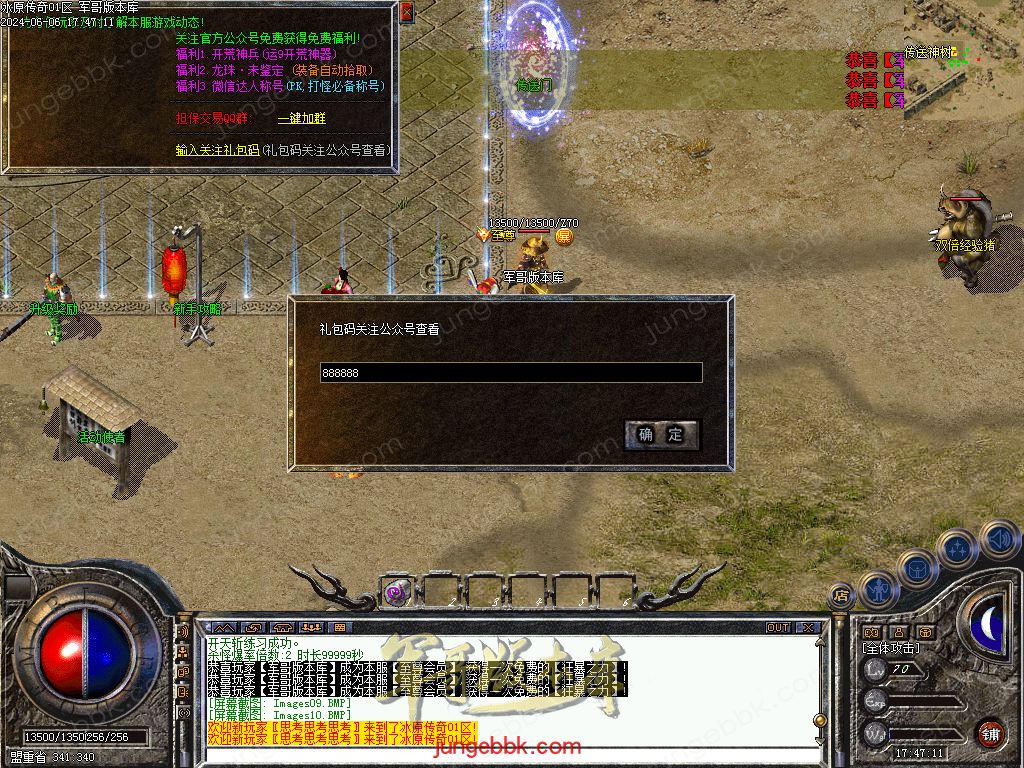Image resolution: width=1024 pixels, height=768 pixels.
Task: Open the 输入关注礼包码 link
Action: 216,150
